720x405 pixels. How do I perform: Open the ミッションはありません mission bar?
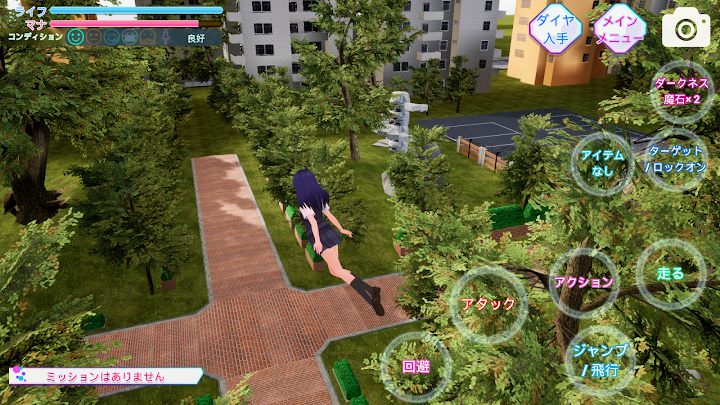point(105,377)
